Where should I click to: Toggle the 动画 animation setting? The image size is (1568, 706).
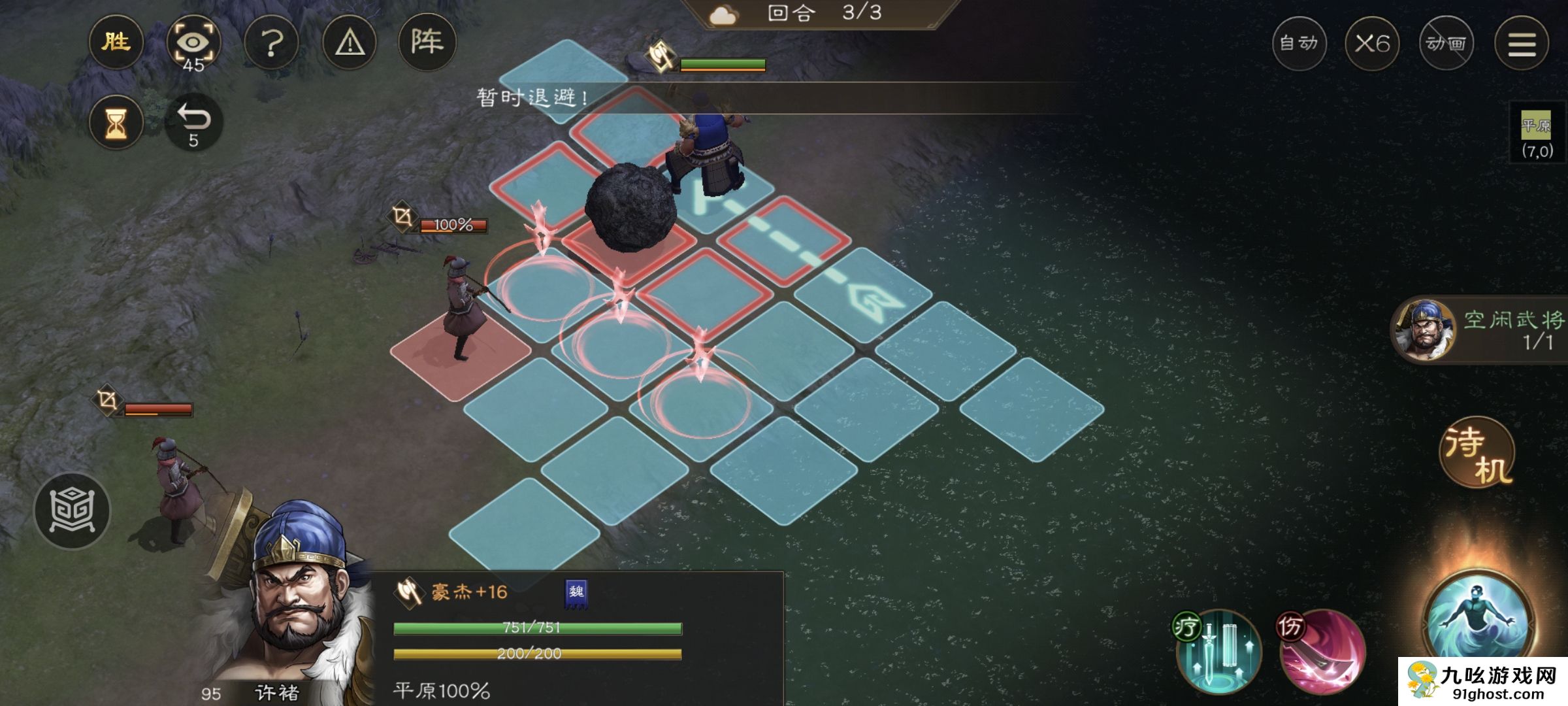click(1446, 44)
